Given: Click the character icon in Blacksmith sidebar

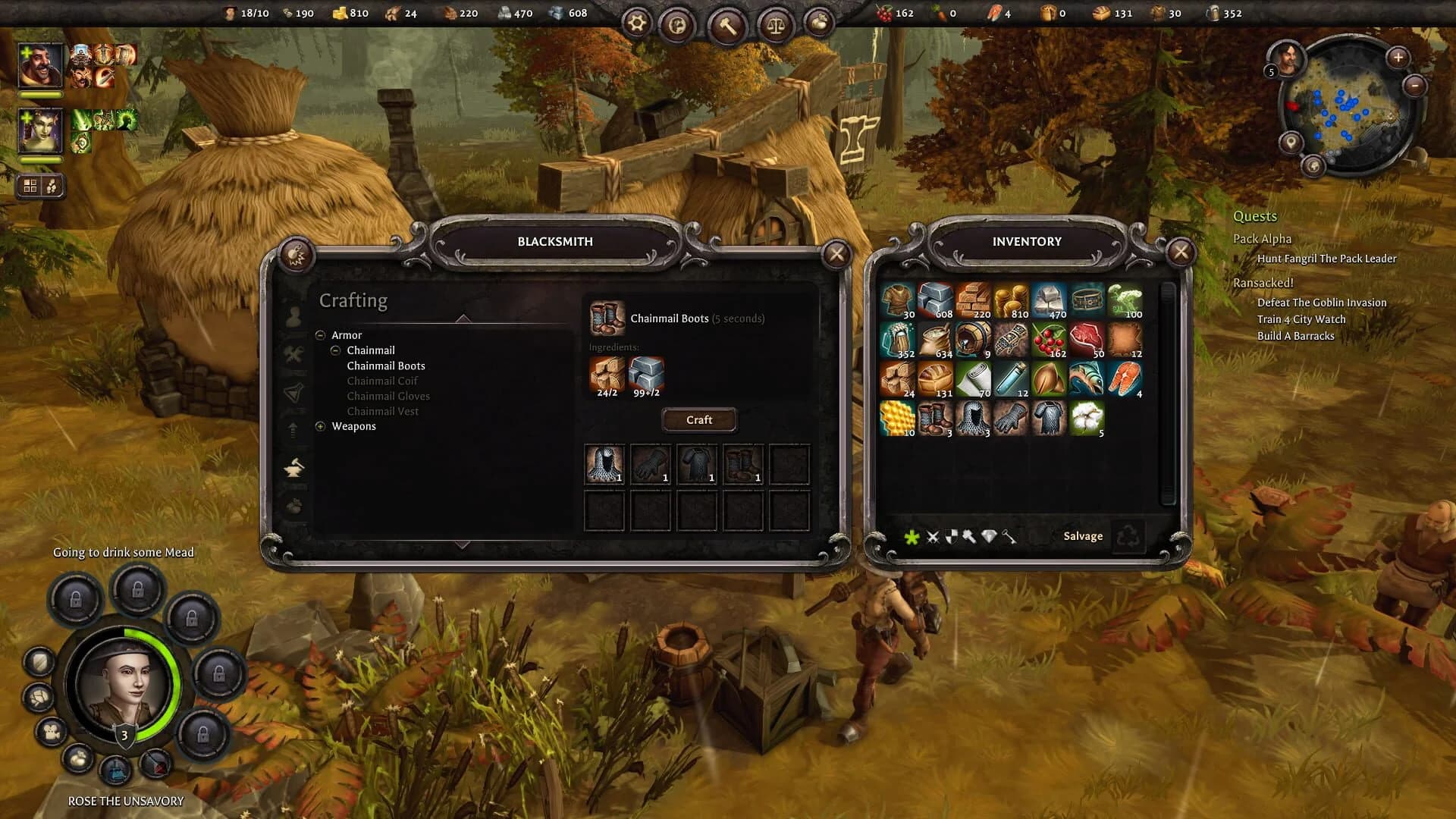Looking at the screenshot, I should click(294, 315).
